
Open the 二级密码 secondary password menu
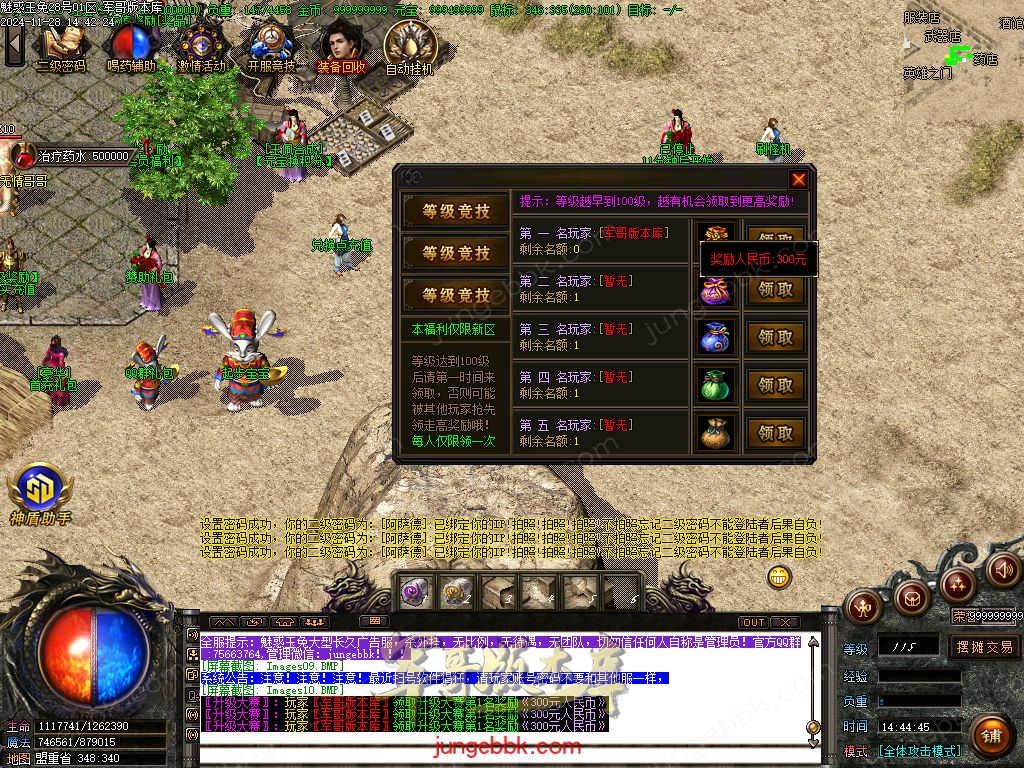[x=61, y=46]
